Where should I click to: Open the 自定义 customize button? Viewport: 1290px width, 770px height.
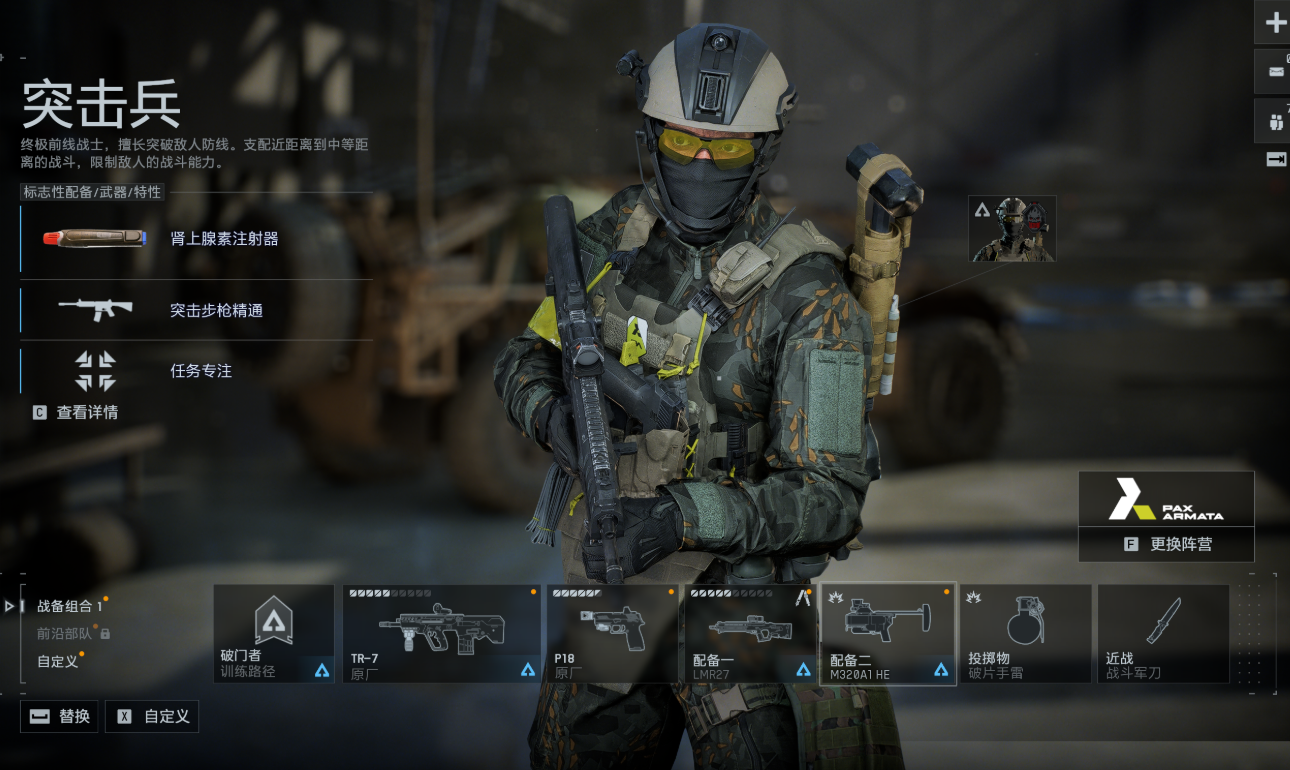(x=152, y=716)
